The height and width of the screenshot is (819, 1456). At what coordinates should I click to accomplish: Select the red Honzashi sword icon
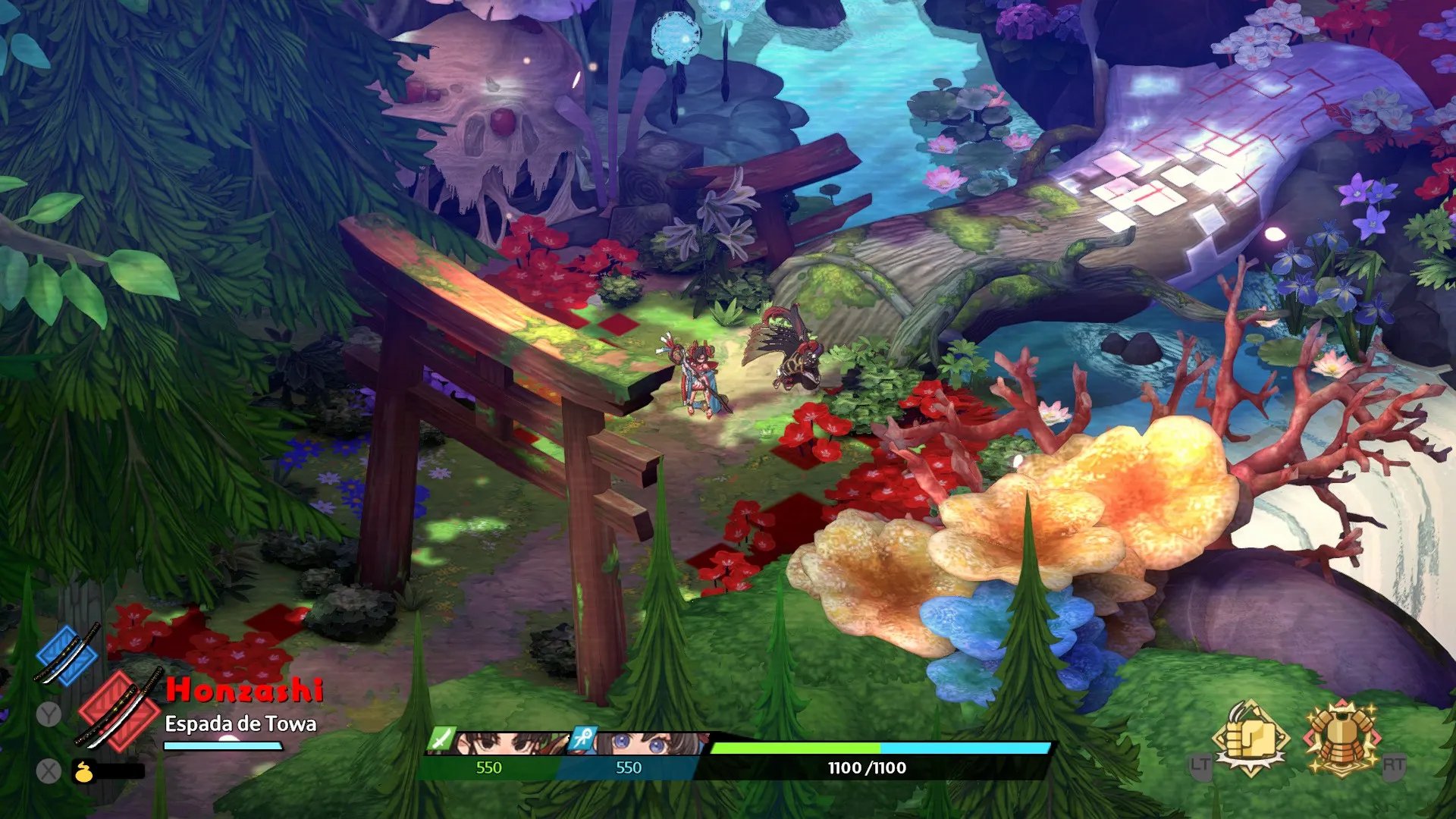tap(119, 711)
